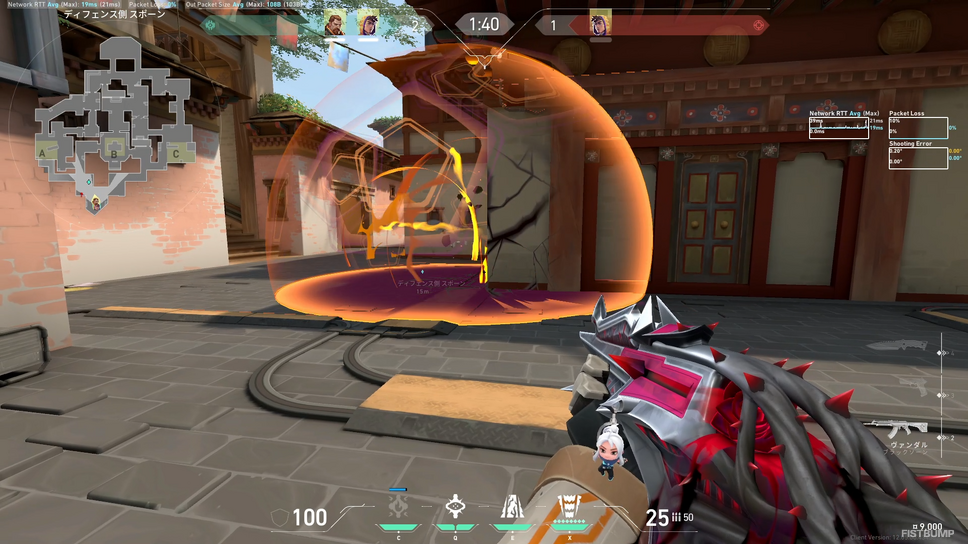Image resolution: width=968 pixels, height=544 pixels.
Task: Activate the C ability icon
Action: pos(399,507)
